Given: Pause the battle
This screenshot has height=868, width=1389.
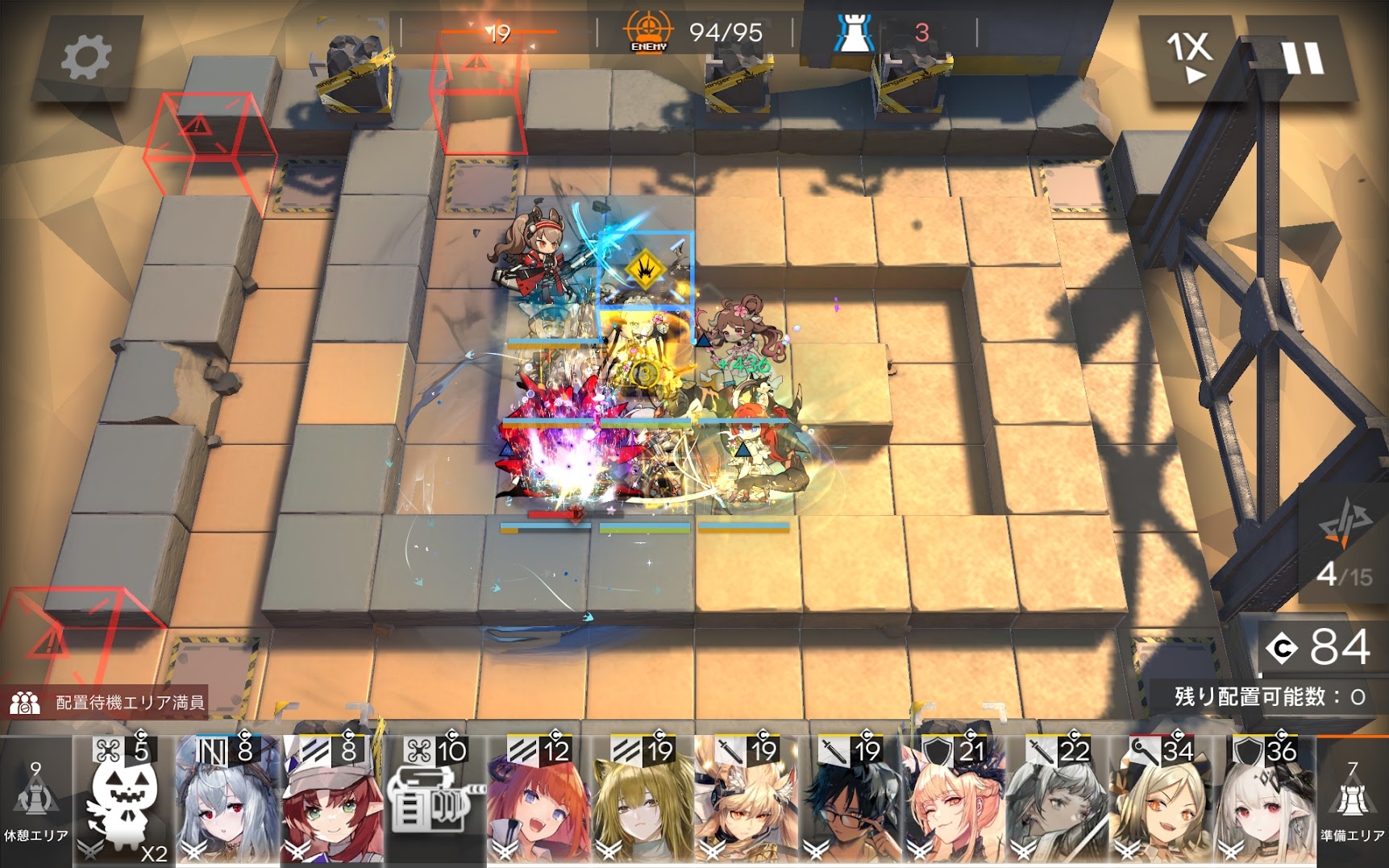Looking at the screenshot, I should tap(1302, 58).
